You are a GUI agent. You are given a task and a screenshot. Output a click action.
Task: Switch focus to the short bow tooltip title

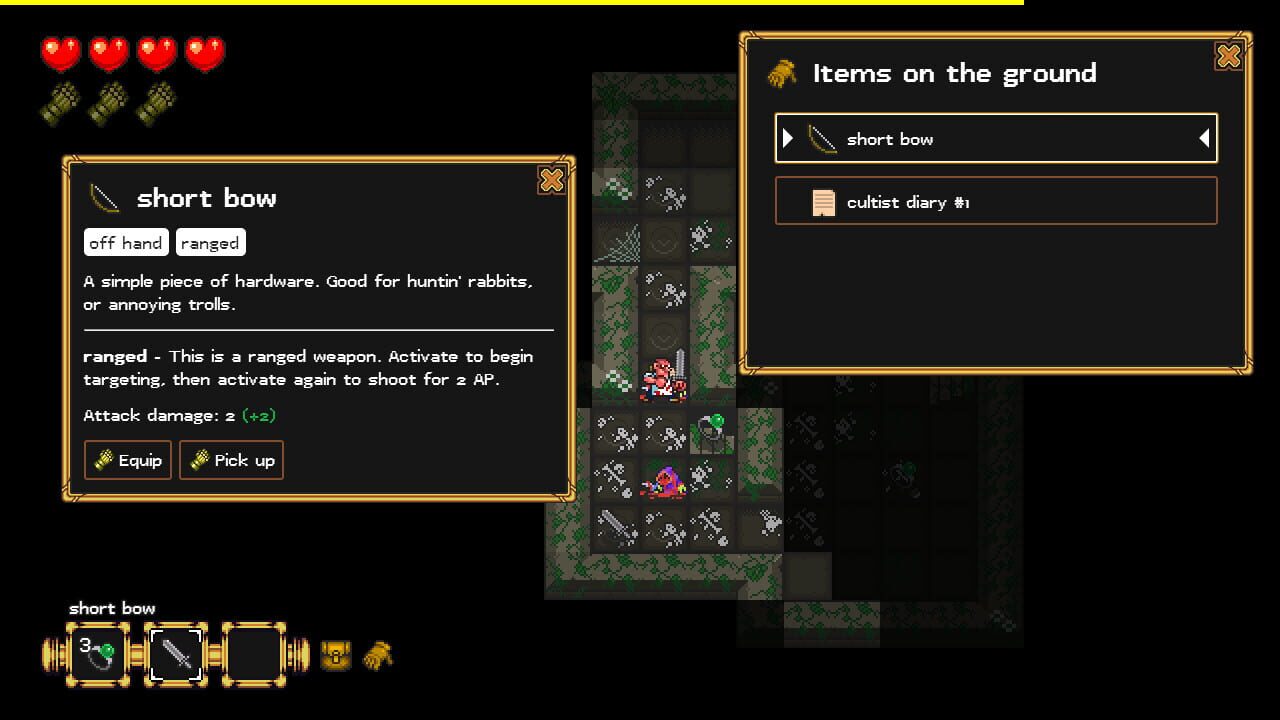click(206, 198)
